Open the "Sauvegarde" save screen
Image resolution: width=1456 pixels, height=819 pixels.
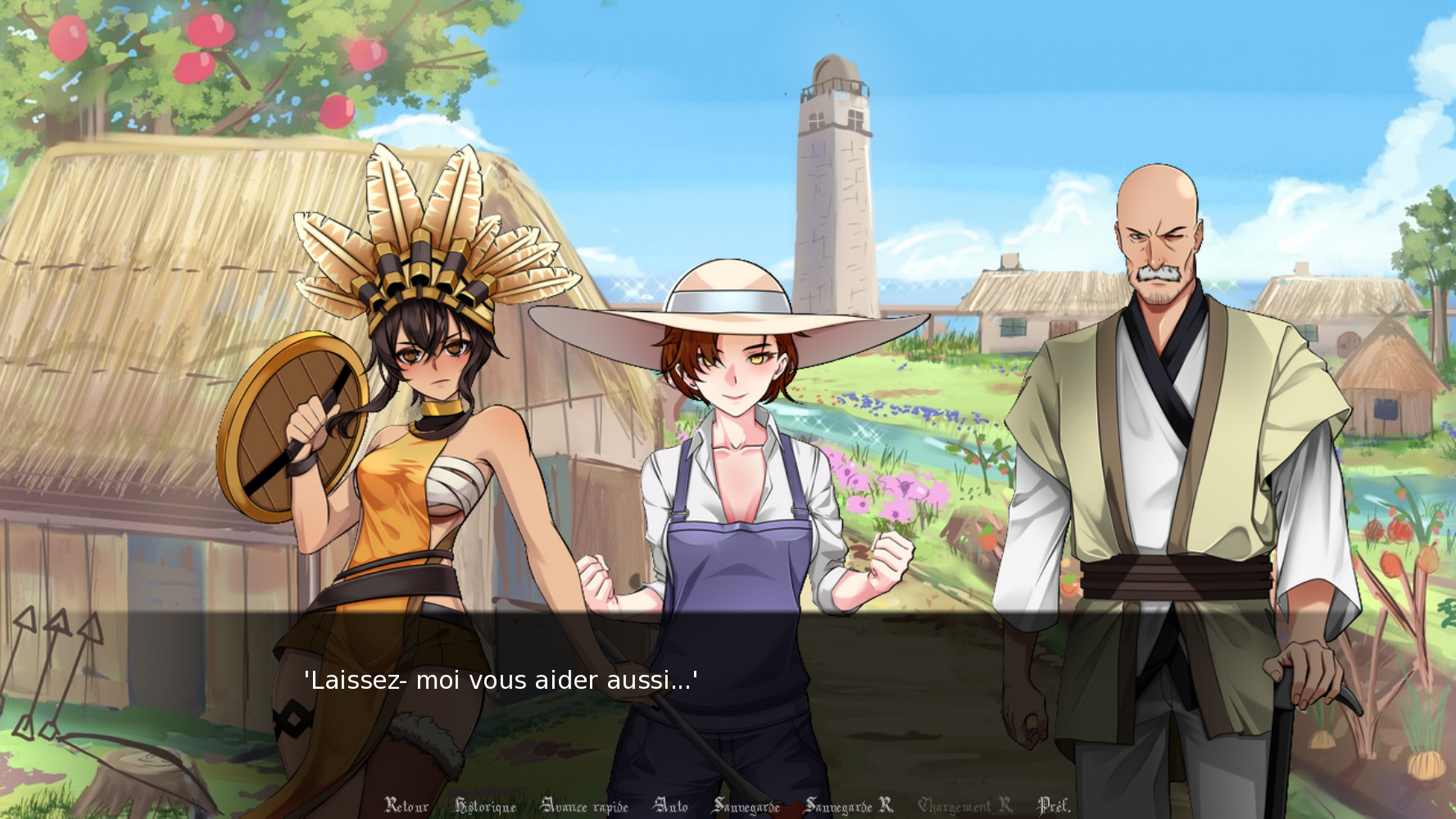747,806
